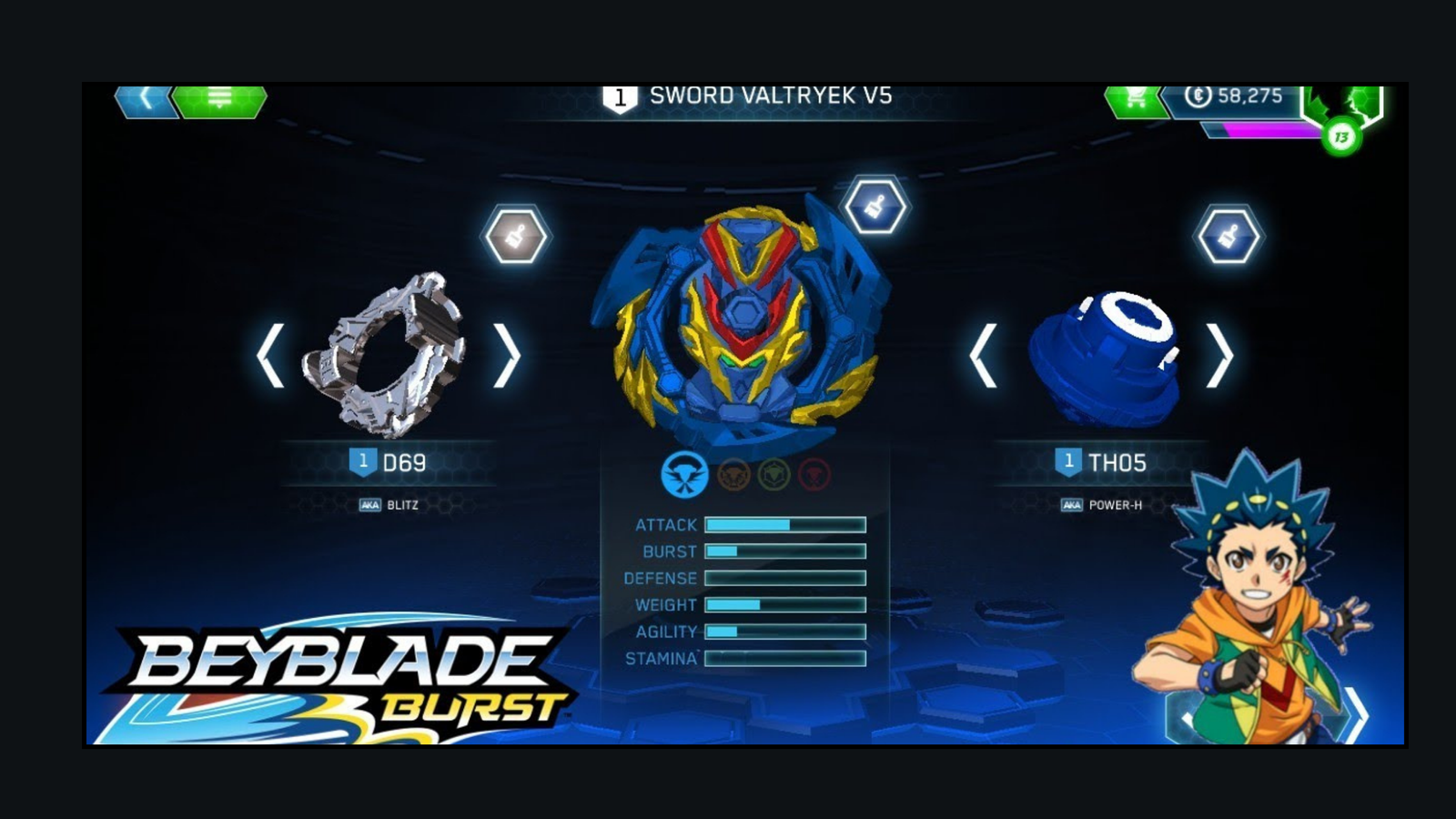Image resolution: width=1456 pixels, height=819 pixels.
Task: Open the paint editor for Sword Valtryek layer
Action: tap(876, 205)
